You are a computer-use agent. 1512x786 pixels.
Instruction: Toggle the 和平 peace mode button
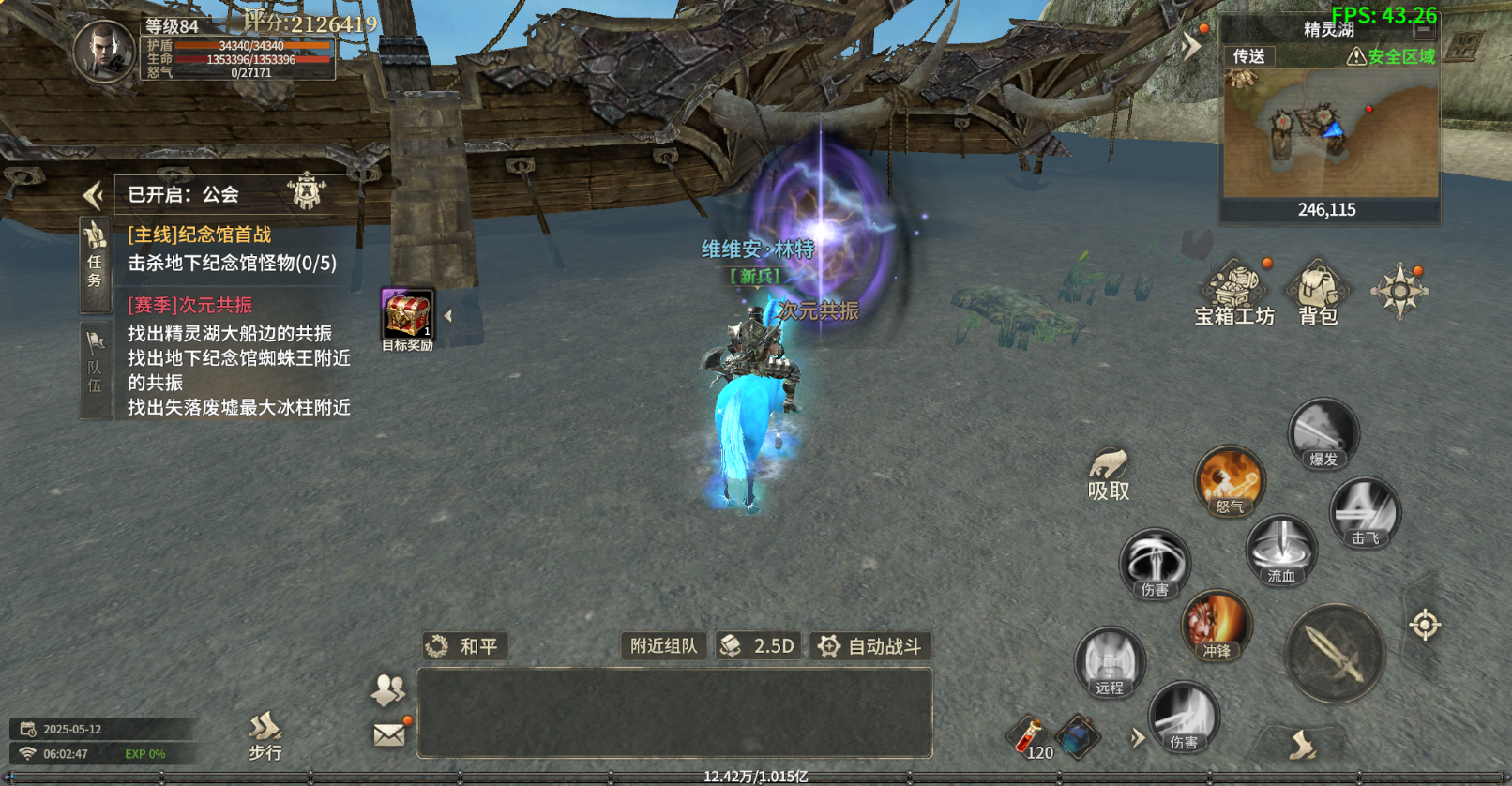coord(465,646)
